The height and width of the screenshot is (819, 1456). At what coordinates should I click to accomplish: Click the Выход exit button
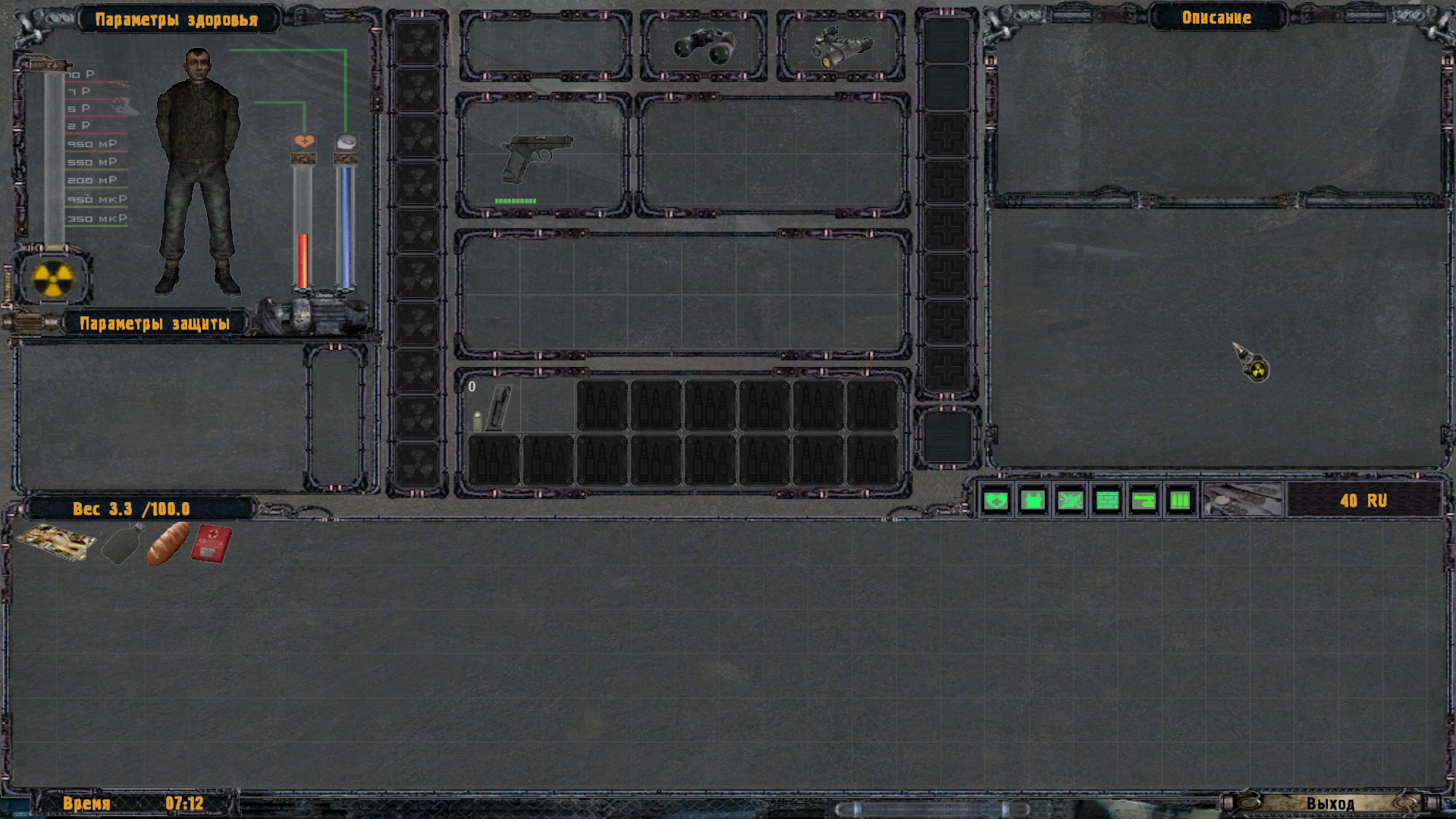[x=1329, y=803]
